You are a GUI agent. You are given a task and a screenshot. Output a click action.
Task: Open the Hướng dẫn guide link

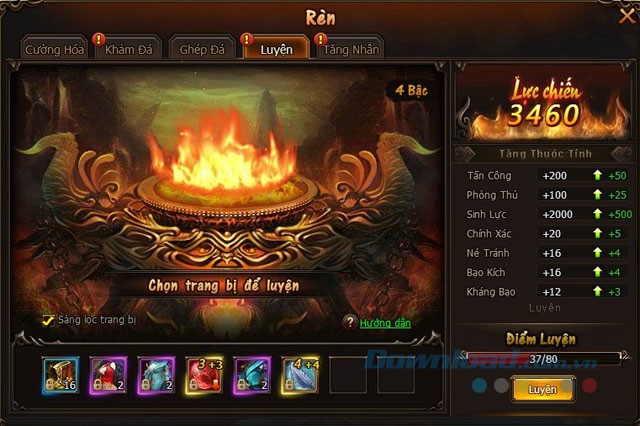[x=385, y=323]
